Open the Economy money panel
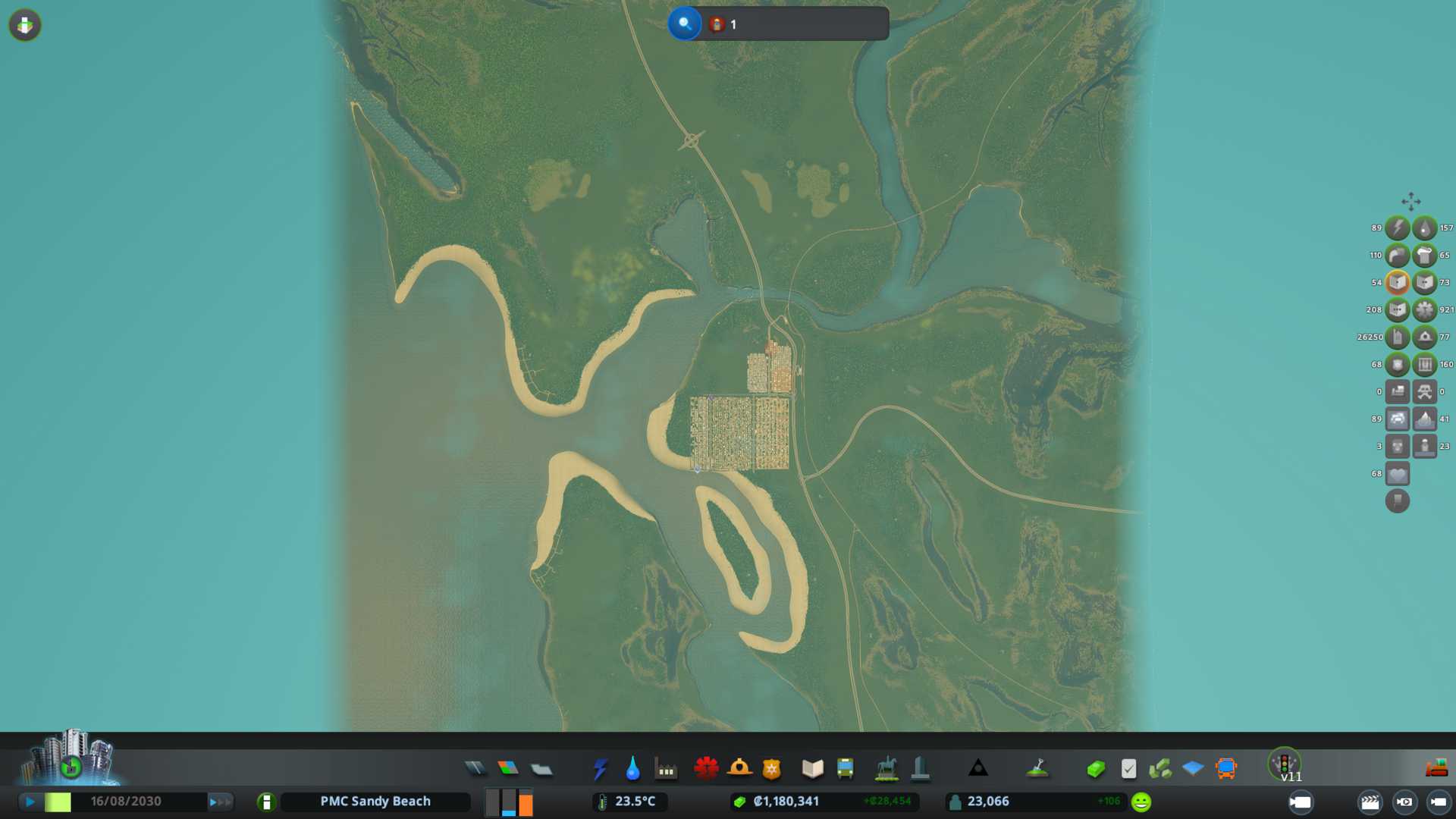The image size is (1456, 819). 1096,769
